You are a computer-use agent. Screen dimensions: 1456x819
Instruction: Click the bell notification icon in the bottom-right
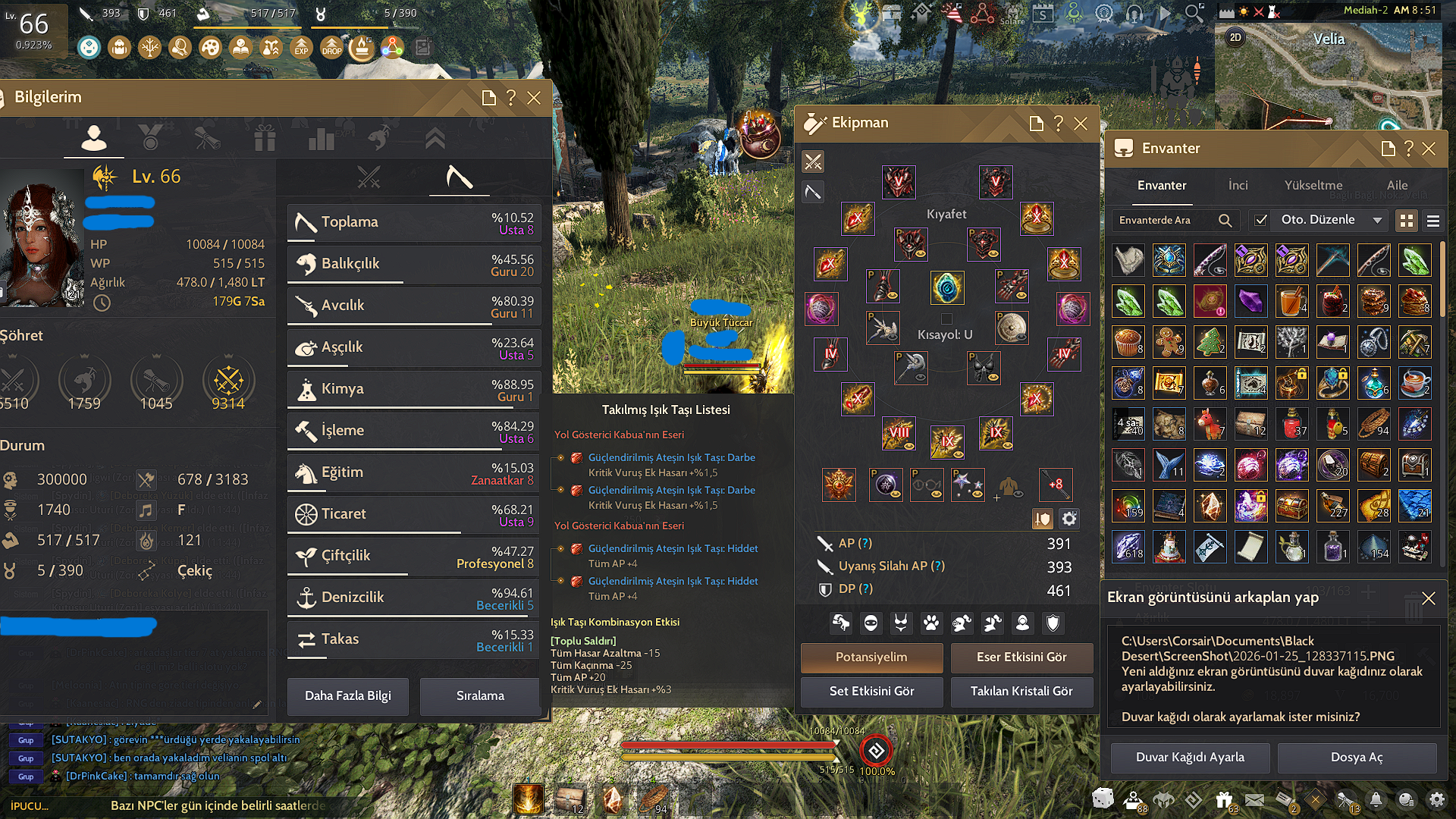point(1376,799)
